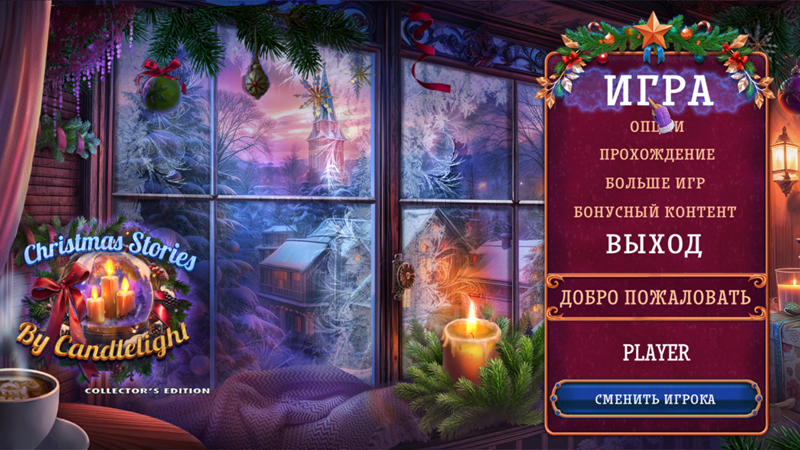Start the game with ИГРА
Image resolution: width=800 pixels, height=450 pixels.
[x=657, y=91]
